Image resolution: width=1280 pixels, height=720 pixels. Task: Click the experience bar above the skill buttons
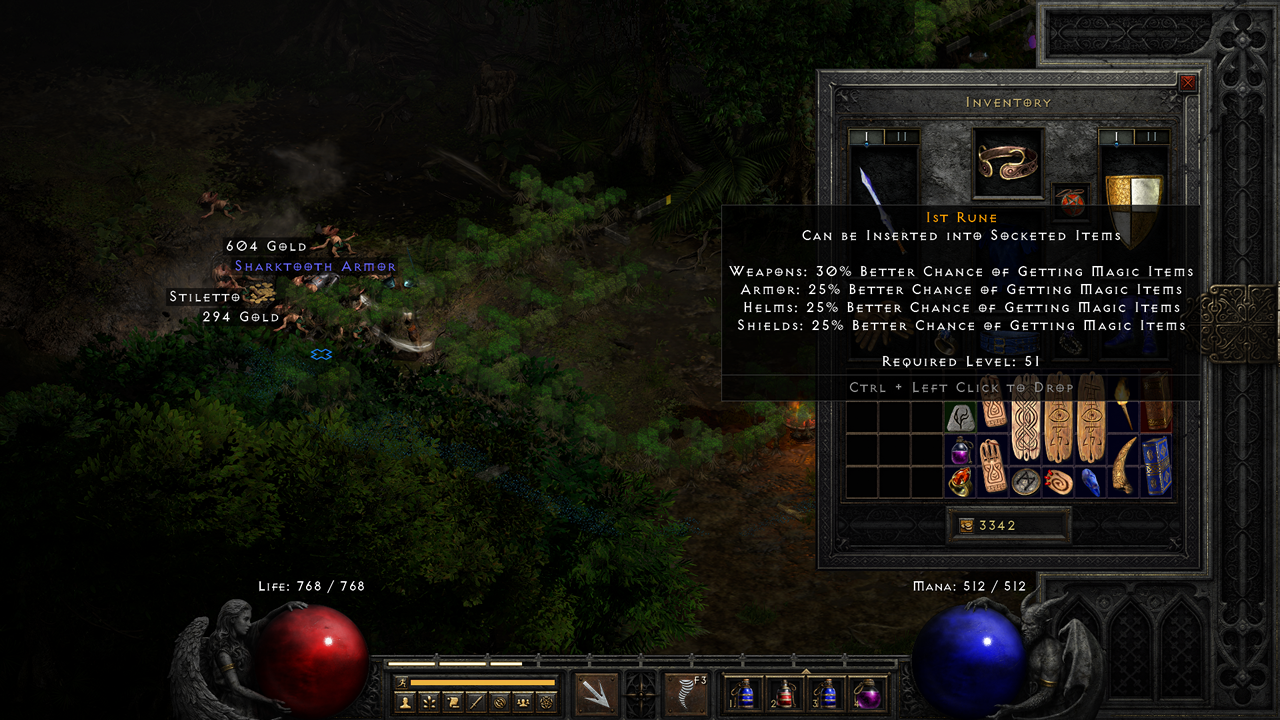coord(481,682)
